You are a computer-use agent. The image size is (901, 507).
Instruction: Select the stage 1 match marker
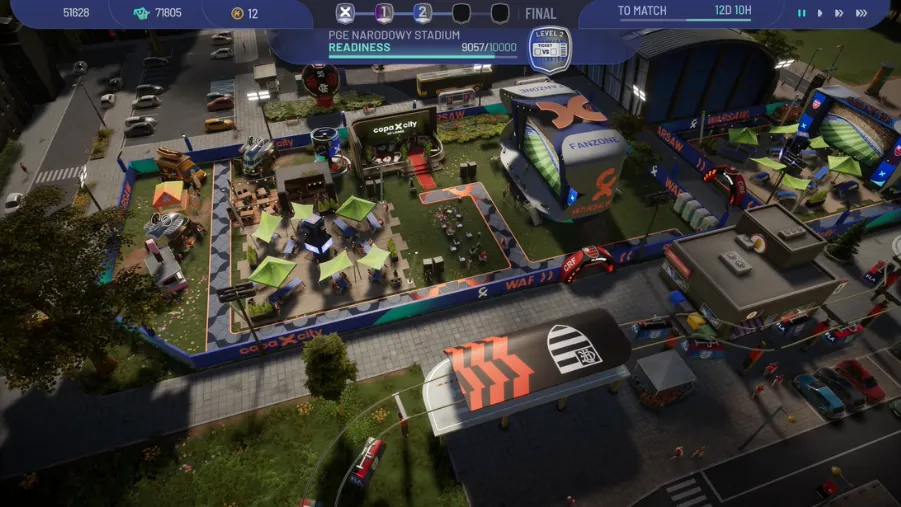click(x=384, y=13)
